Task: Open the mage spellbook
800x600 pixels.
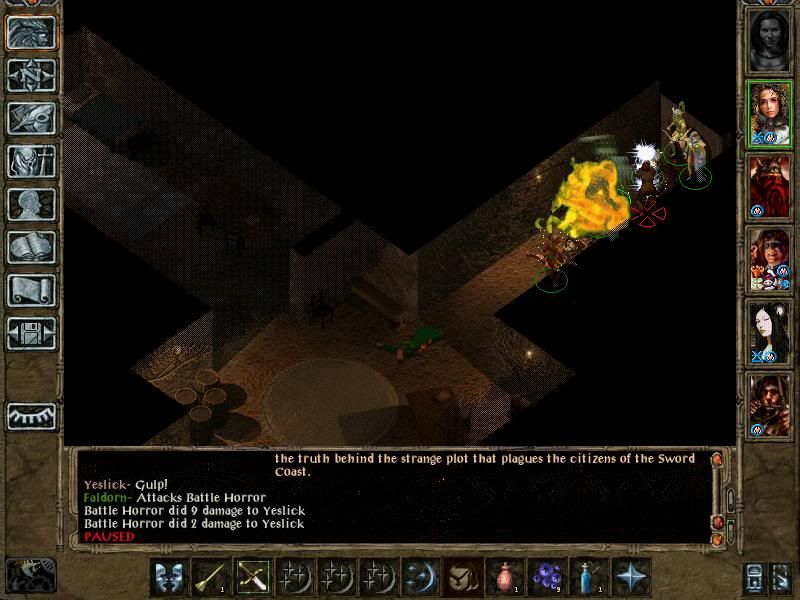Action: click(30, 246)
